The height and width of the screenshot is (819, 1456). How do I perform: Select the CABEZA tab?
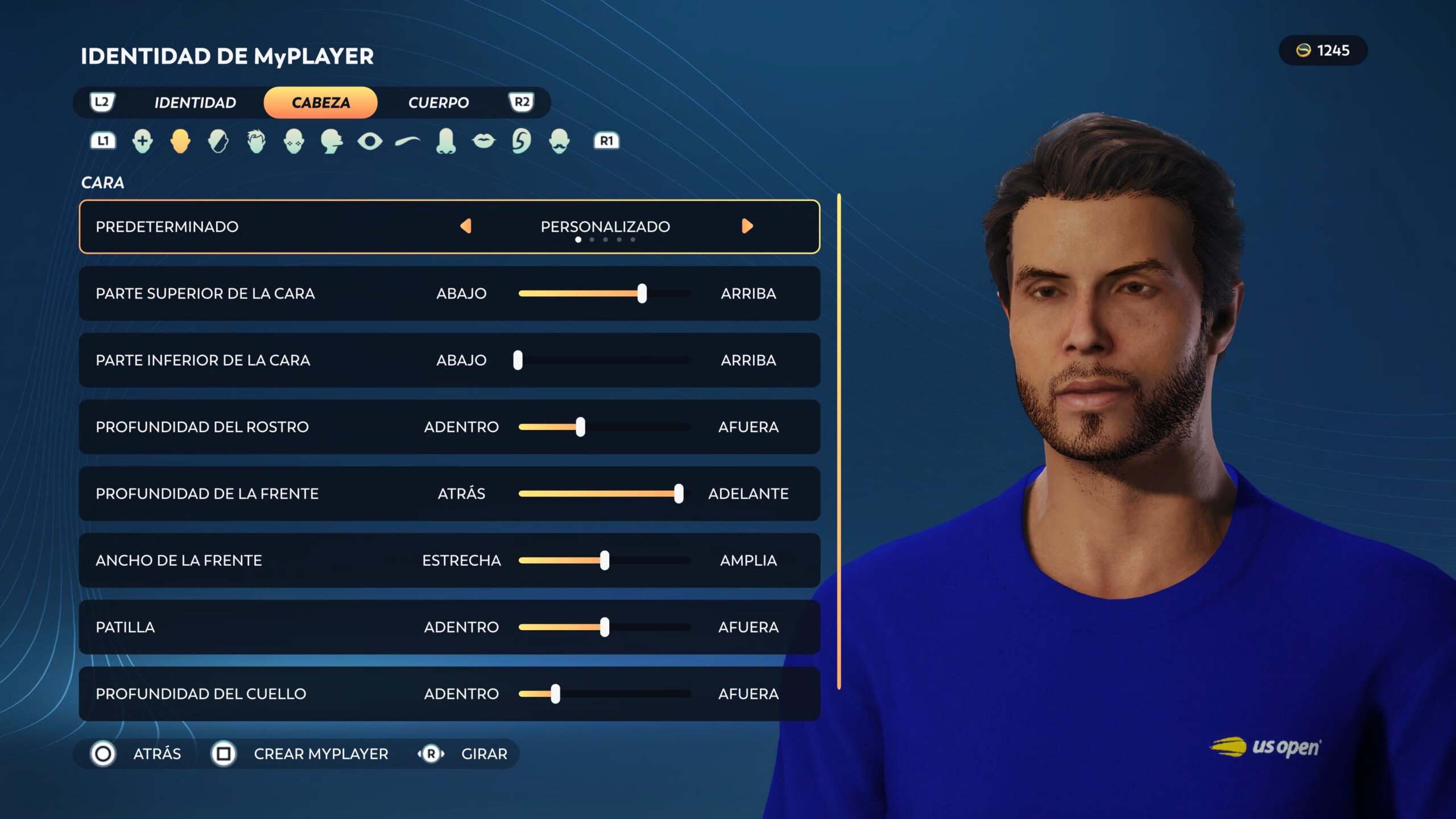pyautogui.click(x=320, y=103)
